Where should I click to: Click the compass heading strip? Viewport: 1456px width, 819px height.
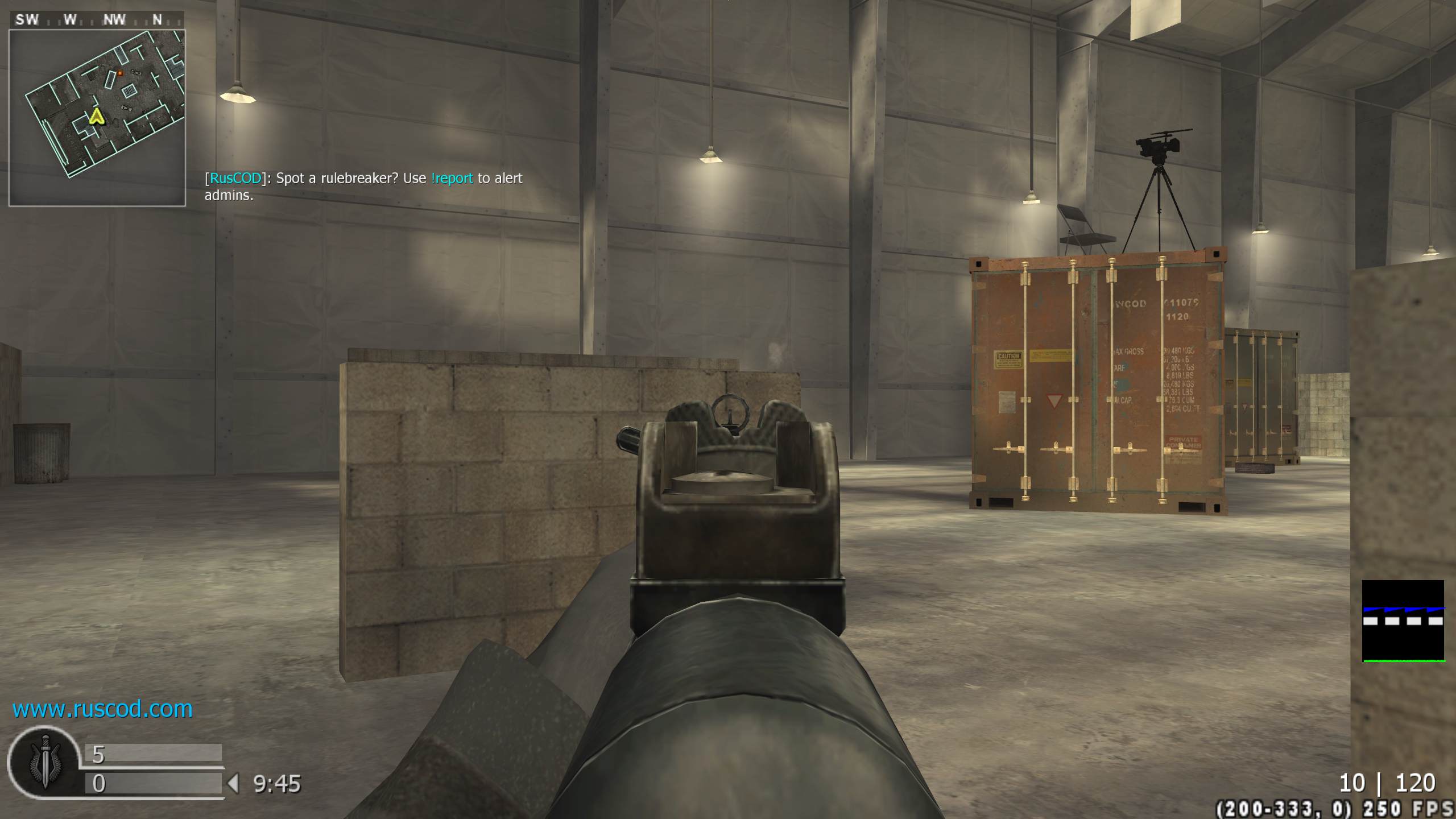click(x=97, y=20)
